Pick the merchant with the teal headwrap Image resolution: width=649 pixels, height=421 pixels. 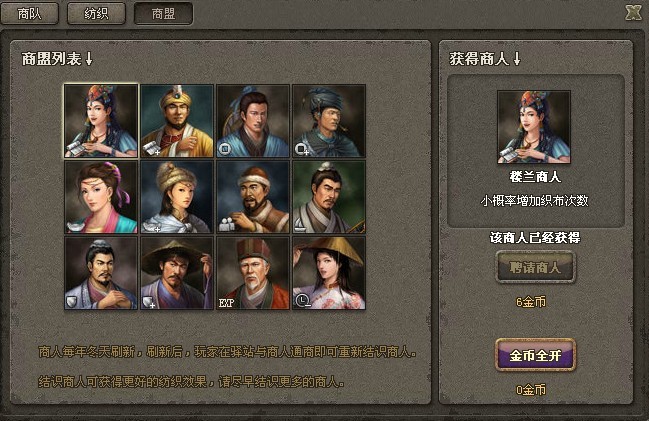click(329, 121)
